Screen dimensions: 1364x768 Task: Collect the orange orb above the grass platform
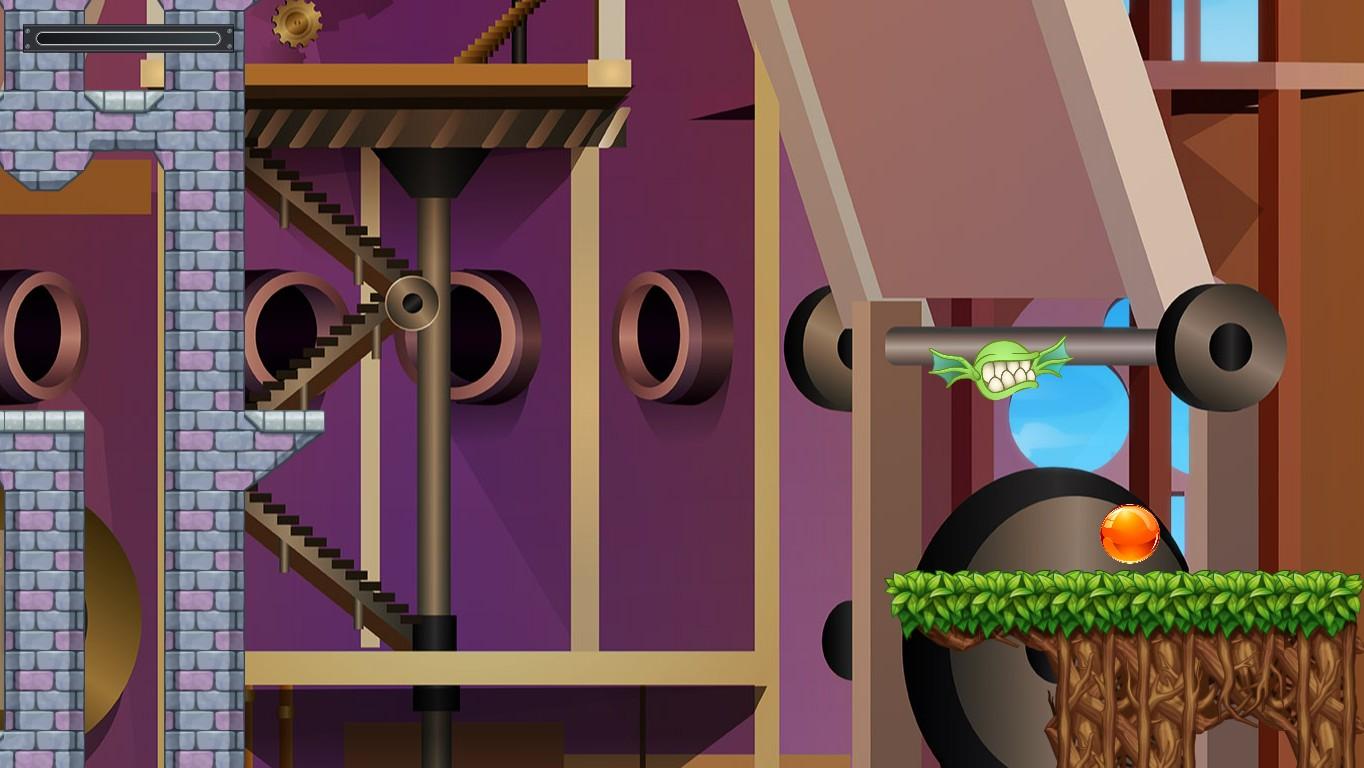[x=1128, y=535]
